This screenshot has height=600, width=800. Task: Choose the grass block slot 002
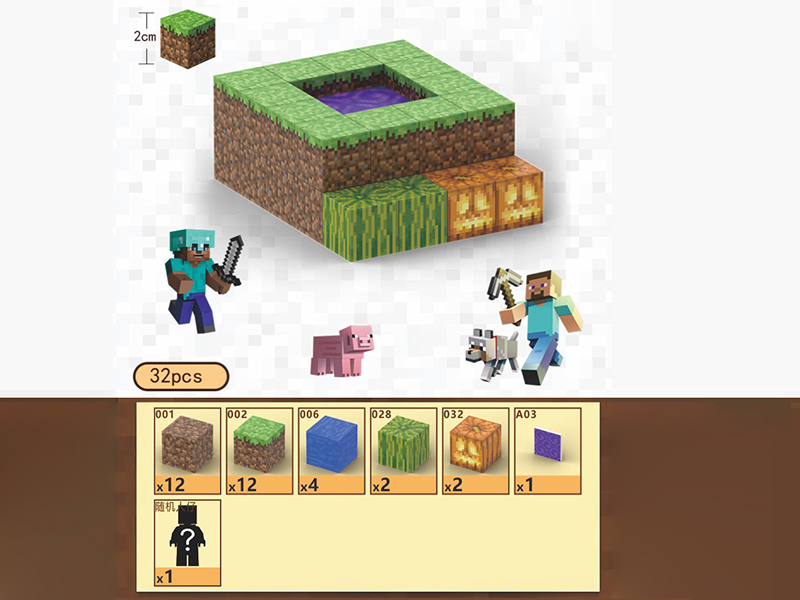pyautogui.click(x=259, y=450)
